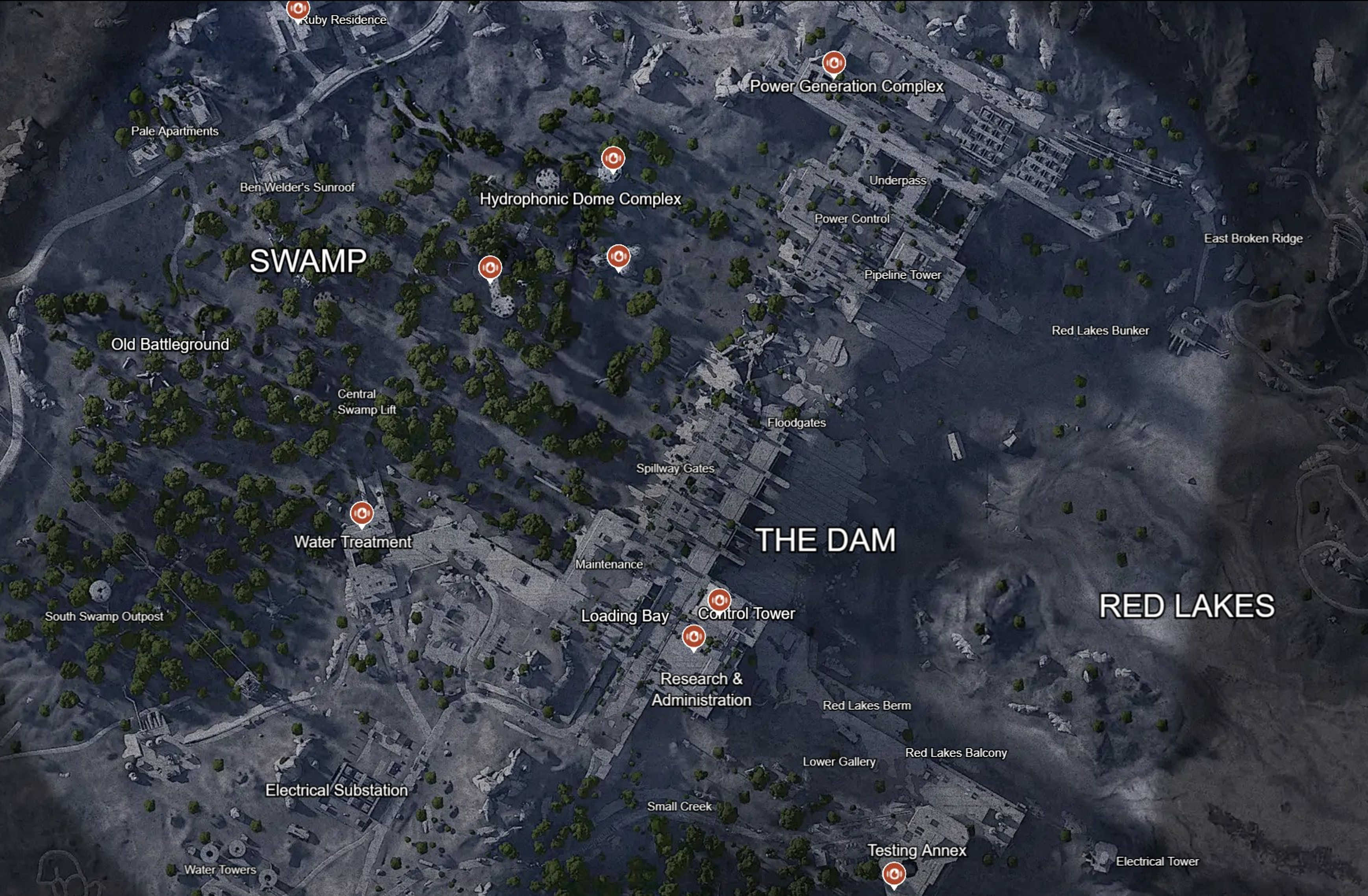Open the Power Generation Complex map marker
Viewport: 1368px width, 896px height.
(x=834, y=63)
